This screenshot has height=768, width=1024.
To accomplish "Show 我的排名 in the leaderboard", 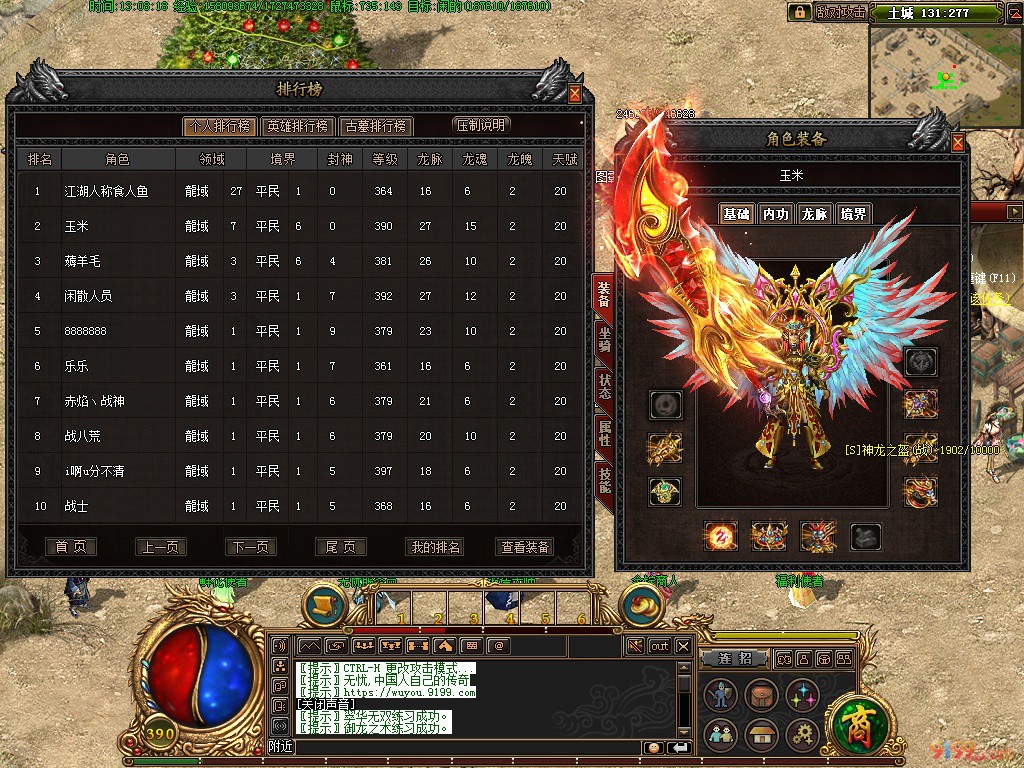I will pyautogui.click(x=436, y=547).
